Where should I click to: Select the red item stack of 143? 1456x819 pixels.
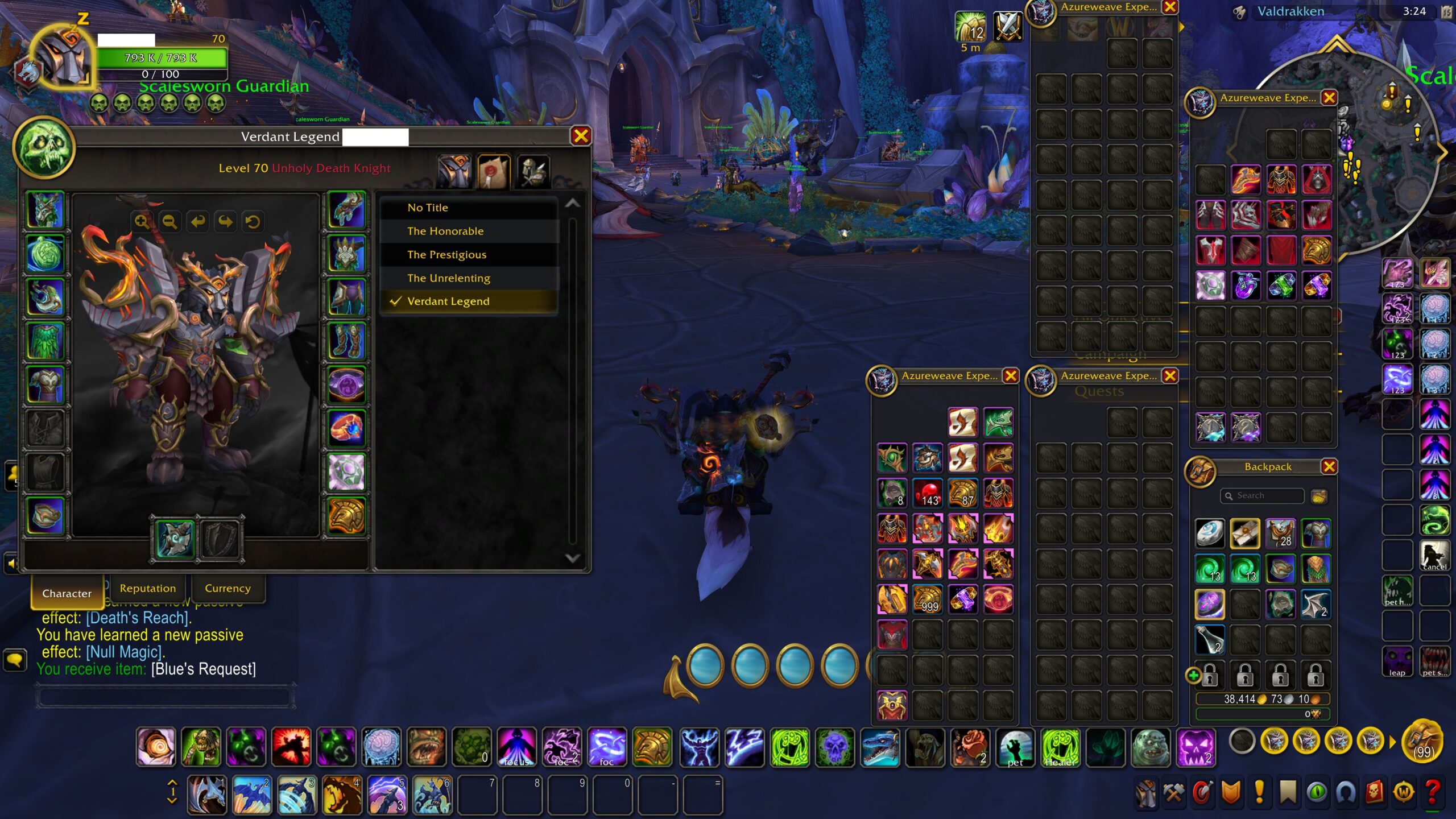pos(928,493)
